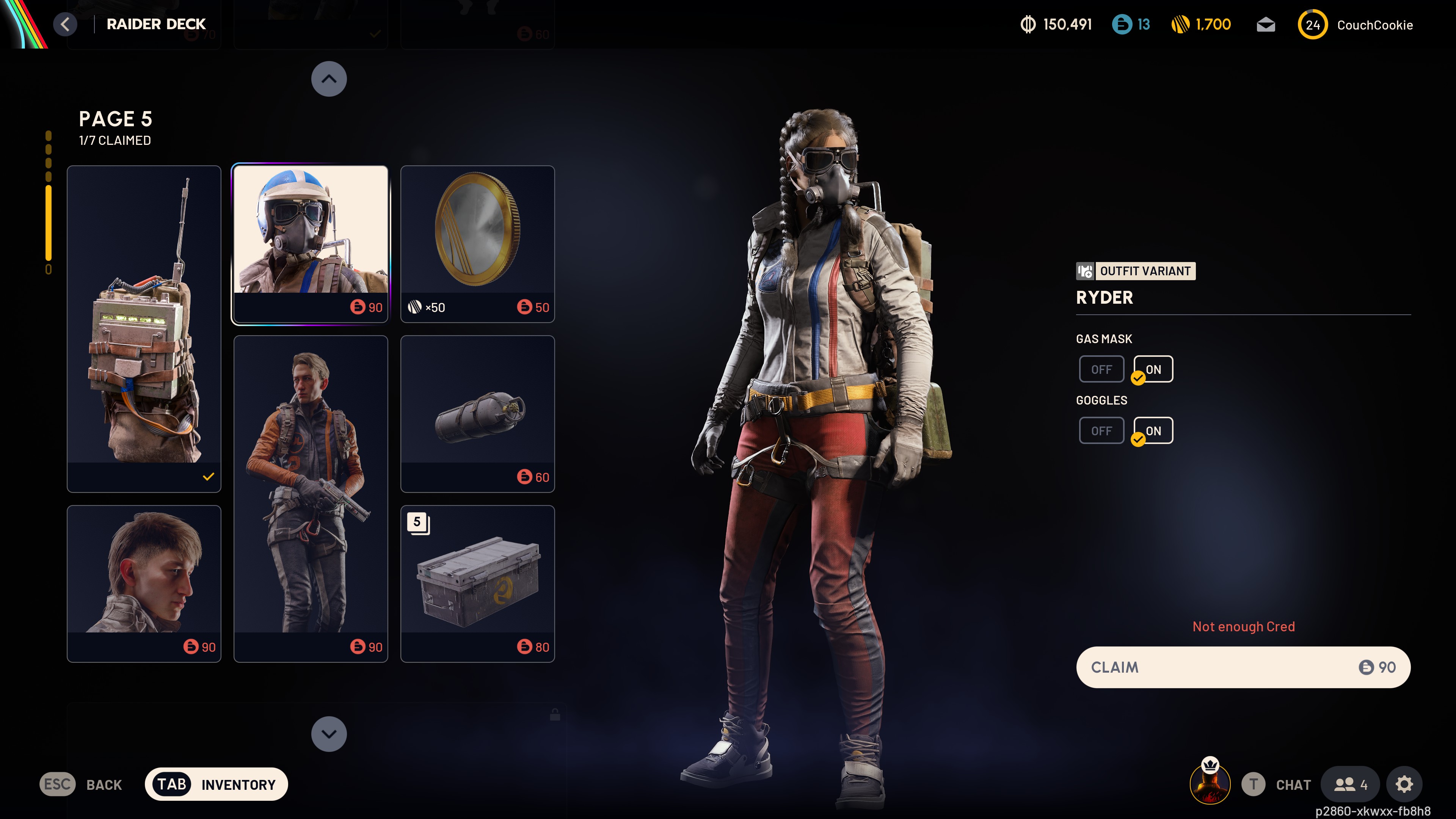Click the back arrow beside Raider Deck
The image size is (1456, 819).
(65, 24)
